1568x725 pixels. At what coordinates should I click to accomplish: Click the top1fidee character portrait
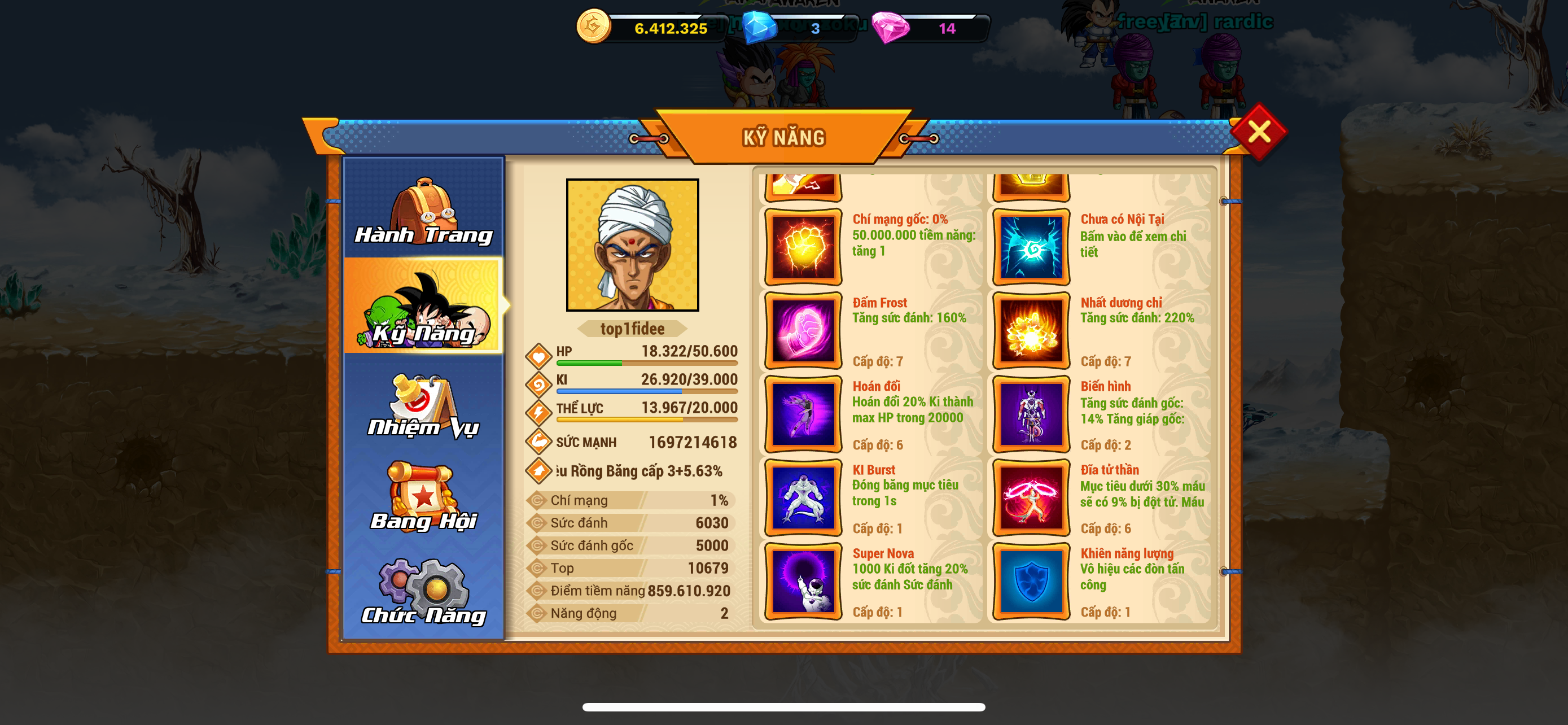click(x=632, y=244)
